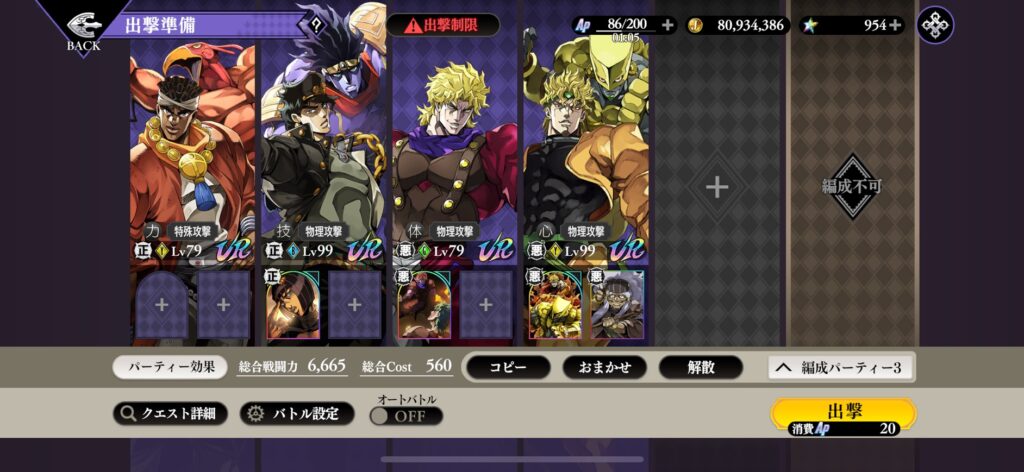Open the help question mark icon
This screenshot has height=472, width=1024.
click(x=317, y=25)
